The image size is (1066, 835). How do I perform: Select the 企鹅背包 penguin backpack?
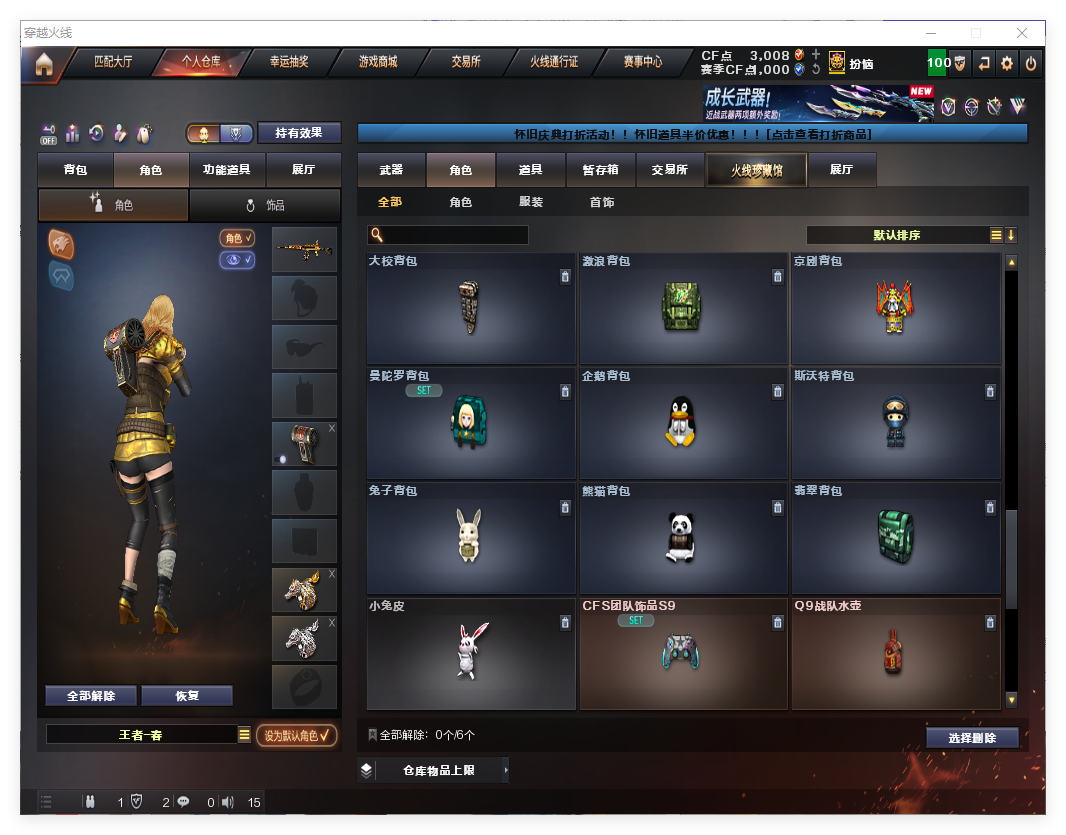click(683, 423)
